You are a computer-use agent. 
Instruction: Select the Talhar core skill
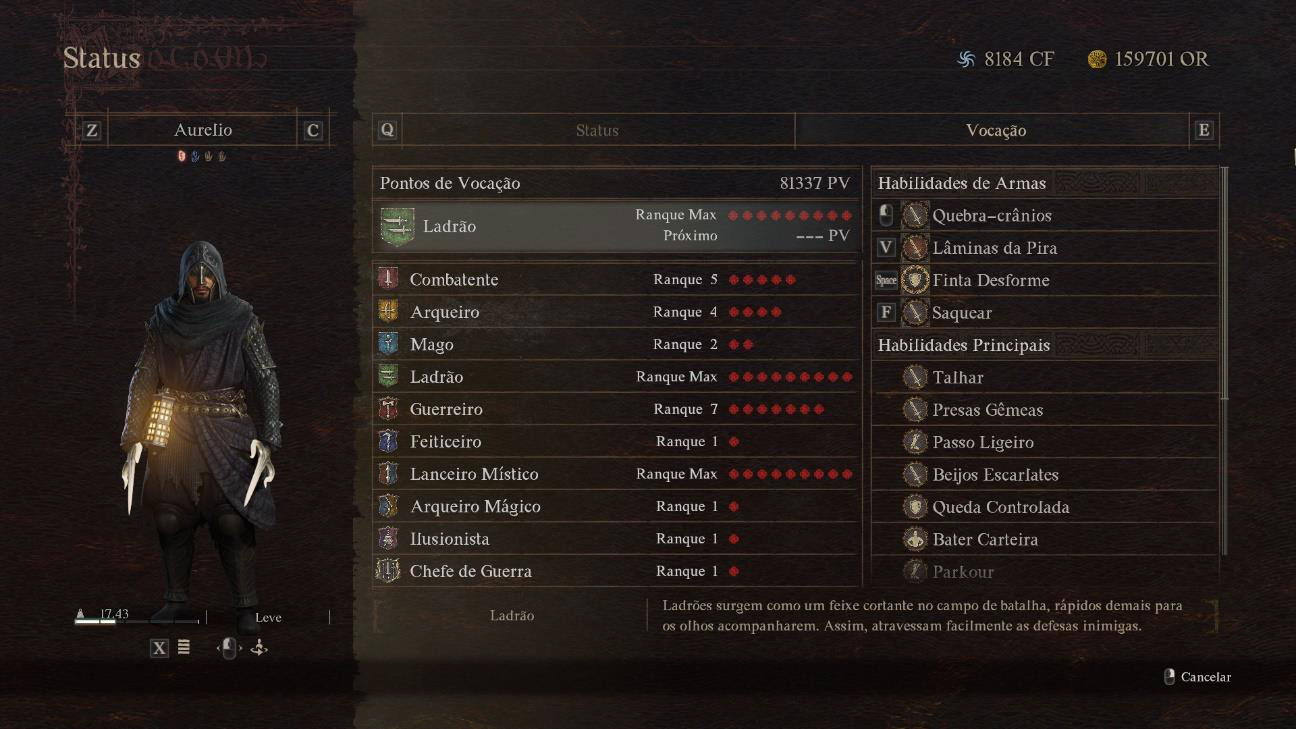point(1045,378)
